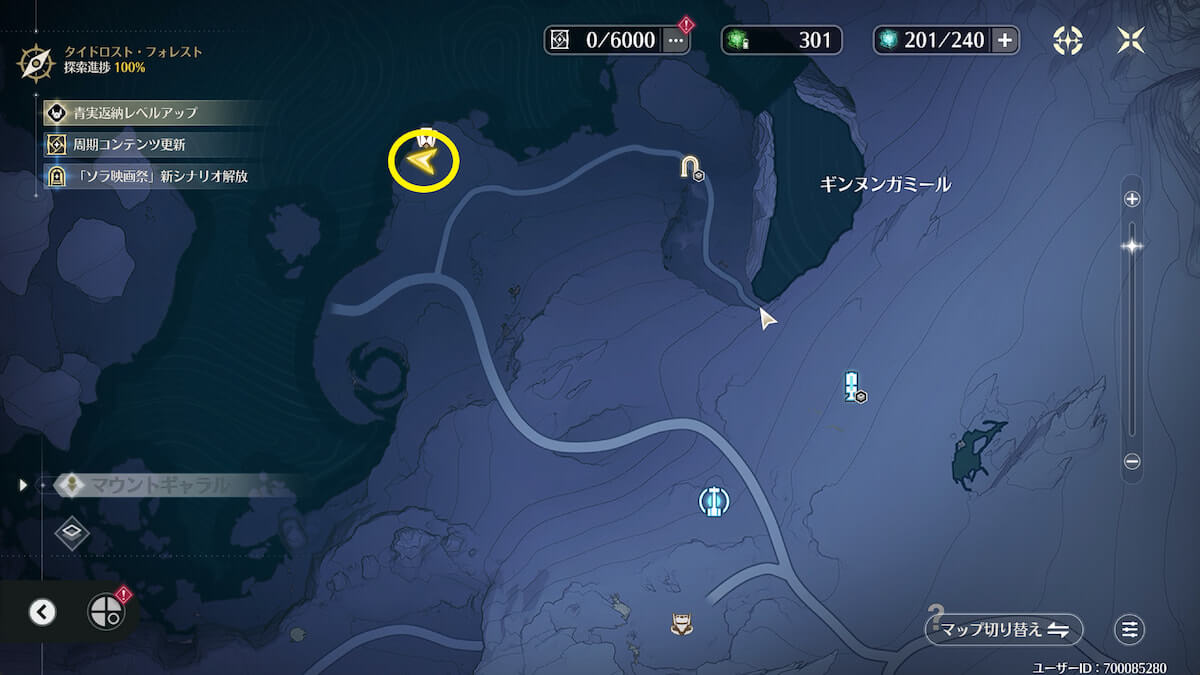1200x675 pixels.
Task: Open the 青実返納レベルアップ notification
Action: tap(135, 113)
